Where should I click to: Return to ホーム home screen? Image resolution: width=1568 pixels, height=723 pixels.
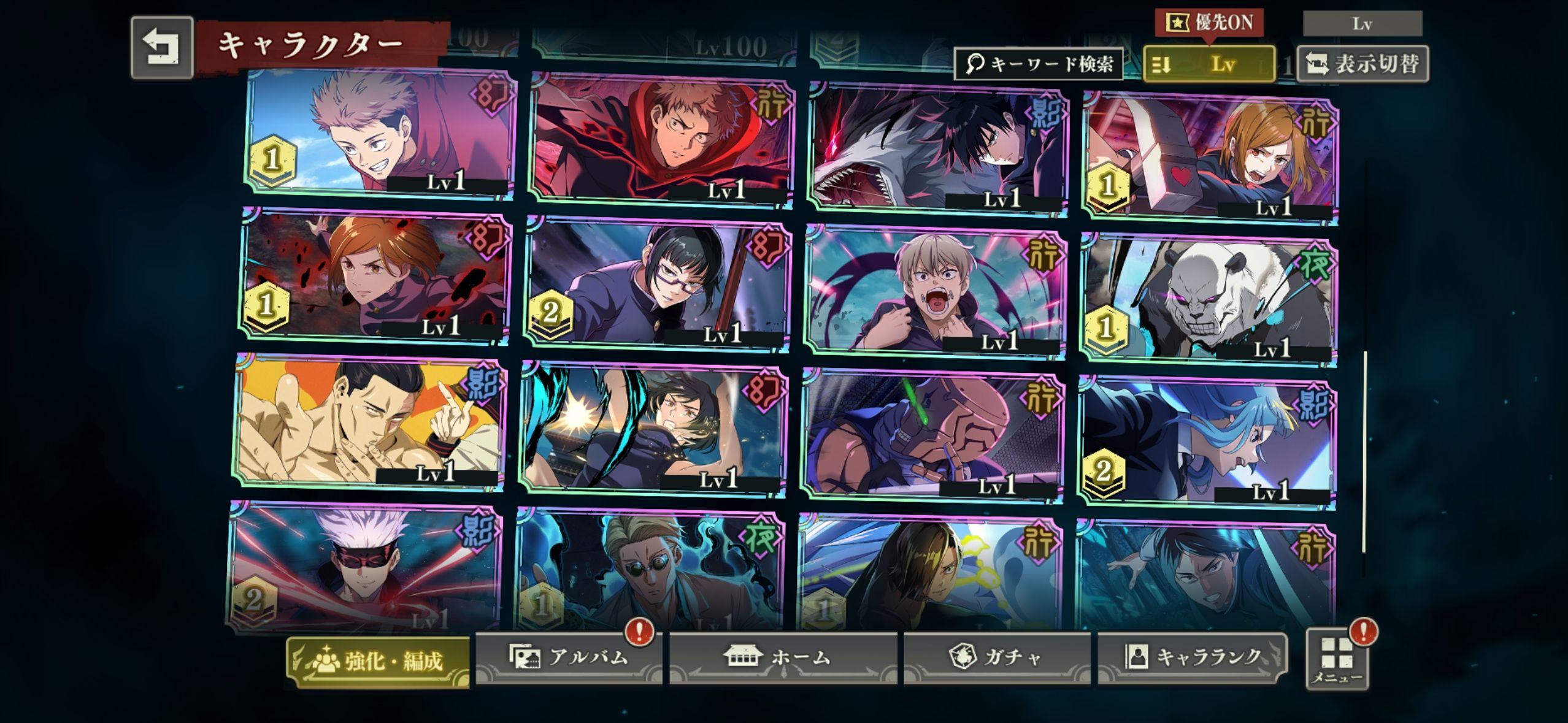coord(782,657)
